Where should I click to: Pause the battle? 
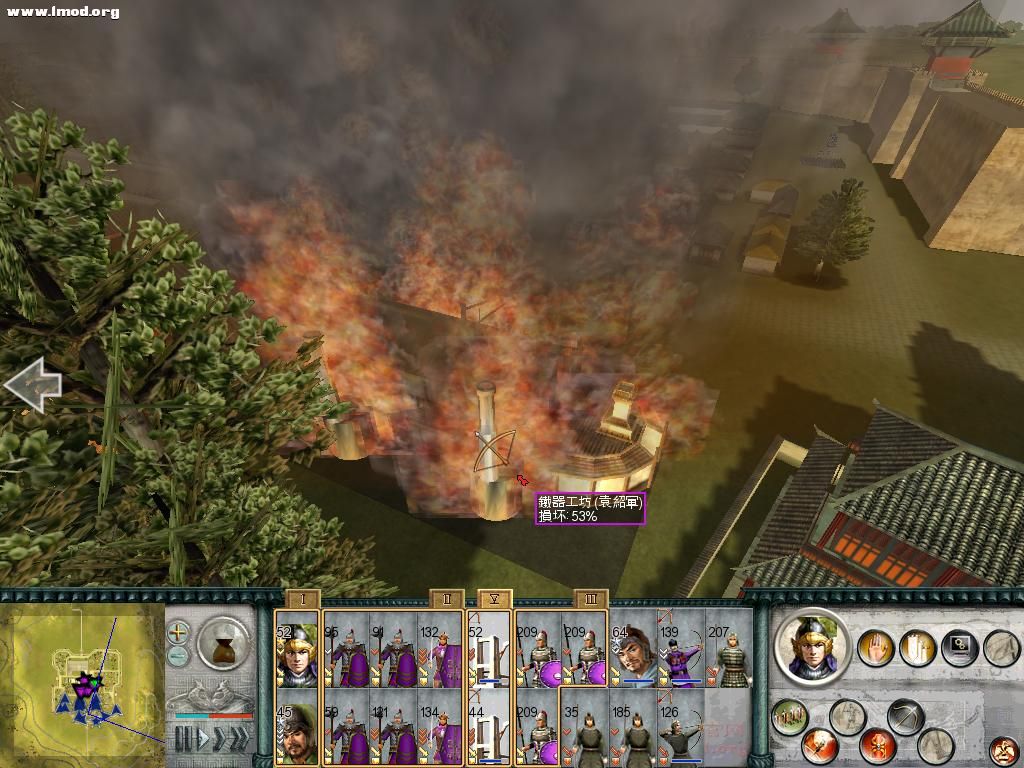[x=183, y=739]
